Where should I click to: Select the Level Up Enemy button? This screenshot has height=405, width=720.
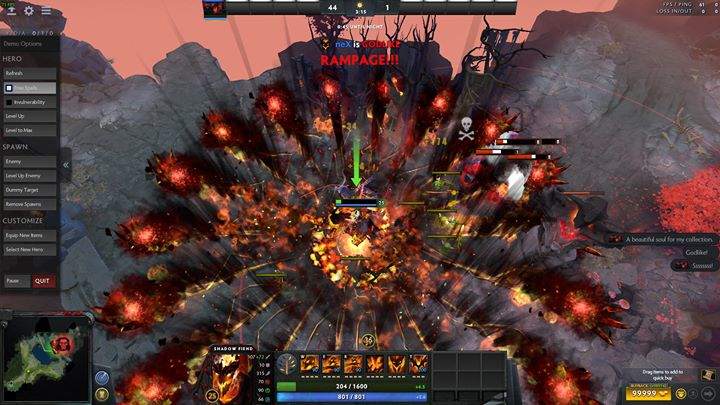coord(30,176)
